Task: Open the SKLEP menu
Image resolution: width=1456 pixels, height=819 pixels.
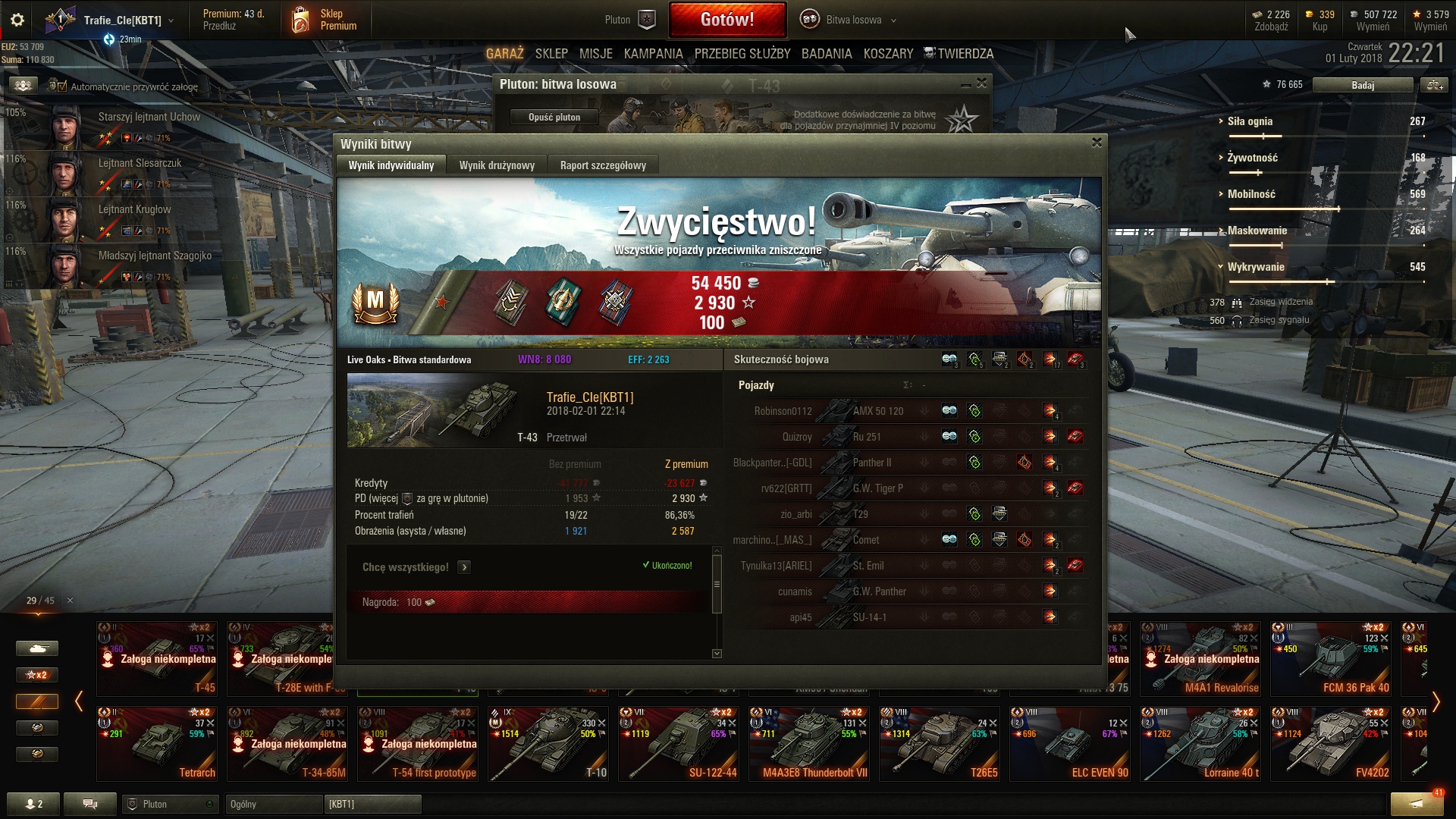Action: (551, 54)
